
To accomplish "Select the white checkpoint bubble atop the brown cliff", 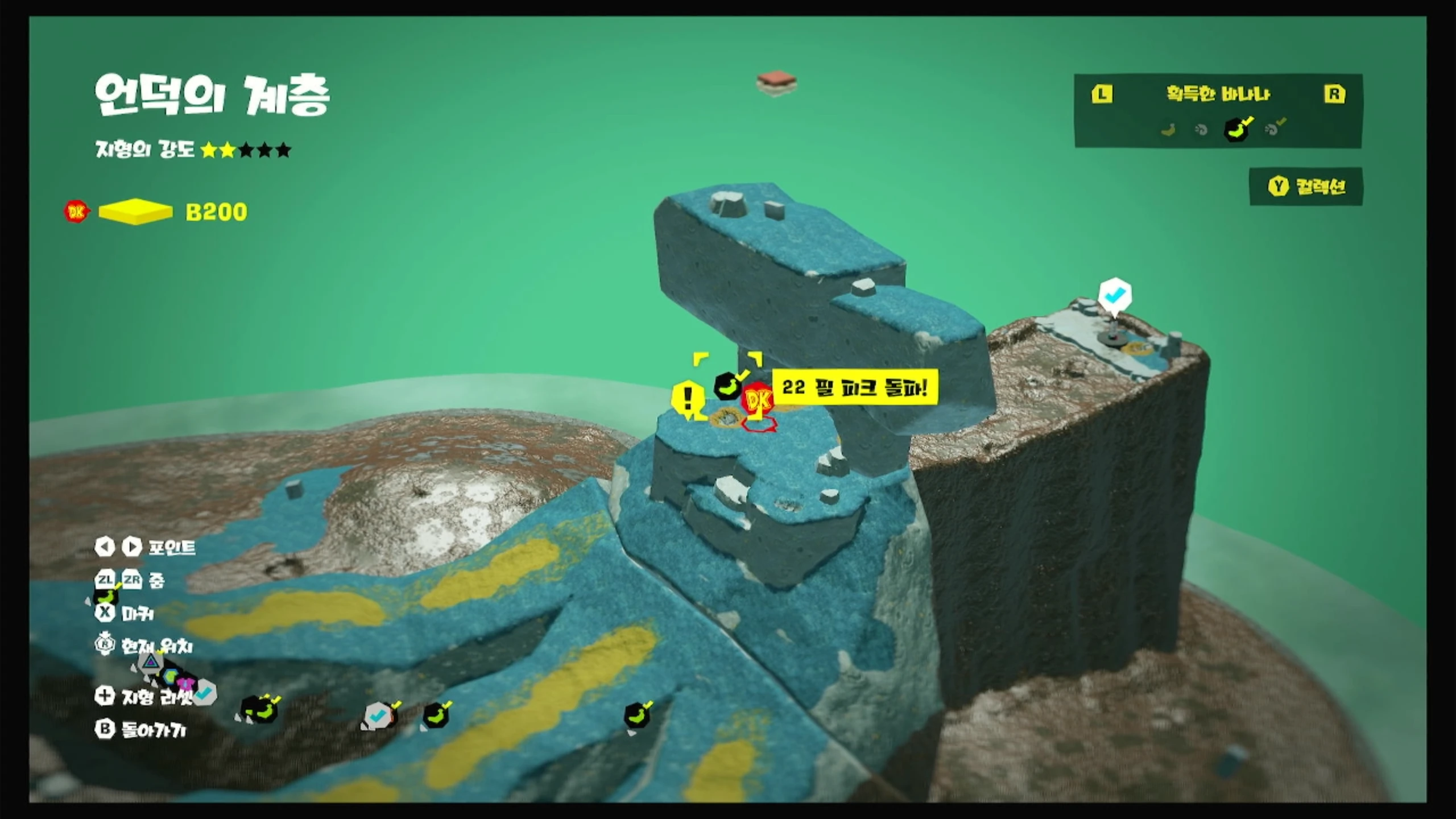I will pos(1115,295).
